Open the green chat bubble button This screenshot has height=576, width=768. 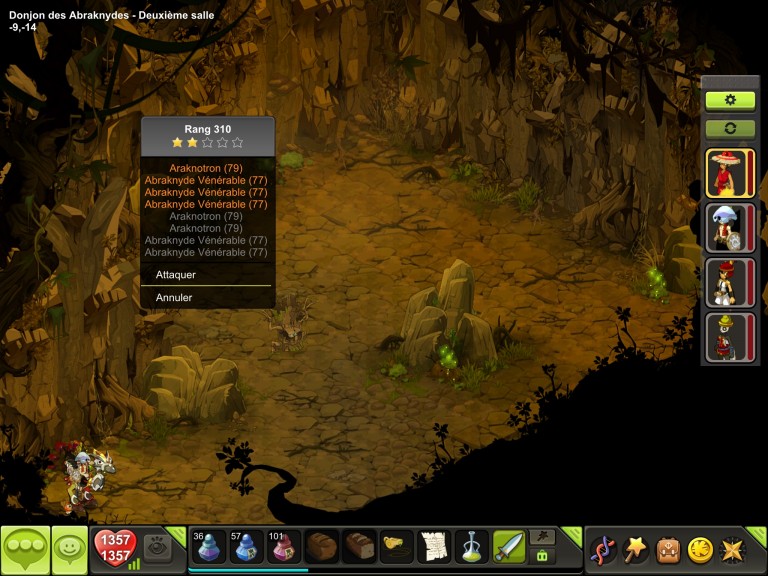click(25, 549)
